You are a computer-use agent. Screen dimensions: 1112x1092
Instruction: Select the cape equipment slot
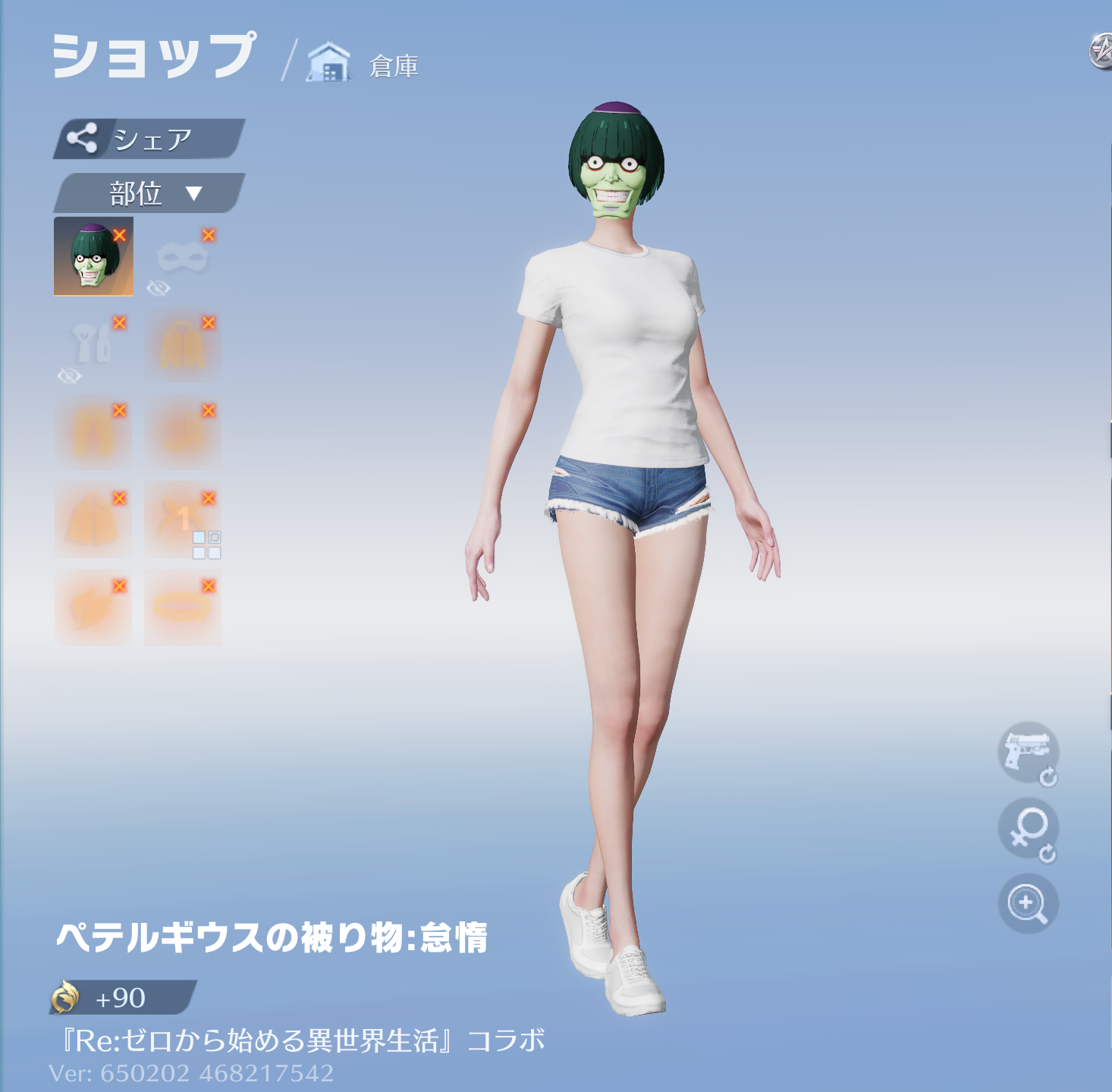tap(93, 521)
